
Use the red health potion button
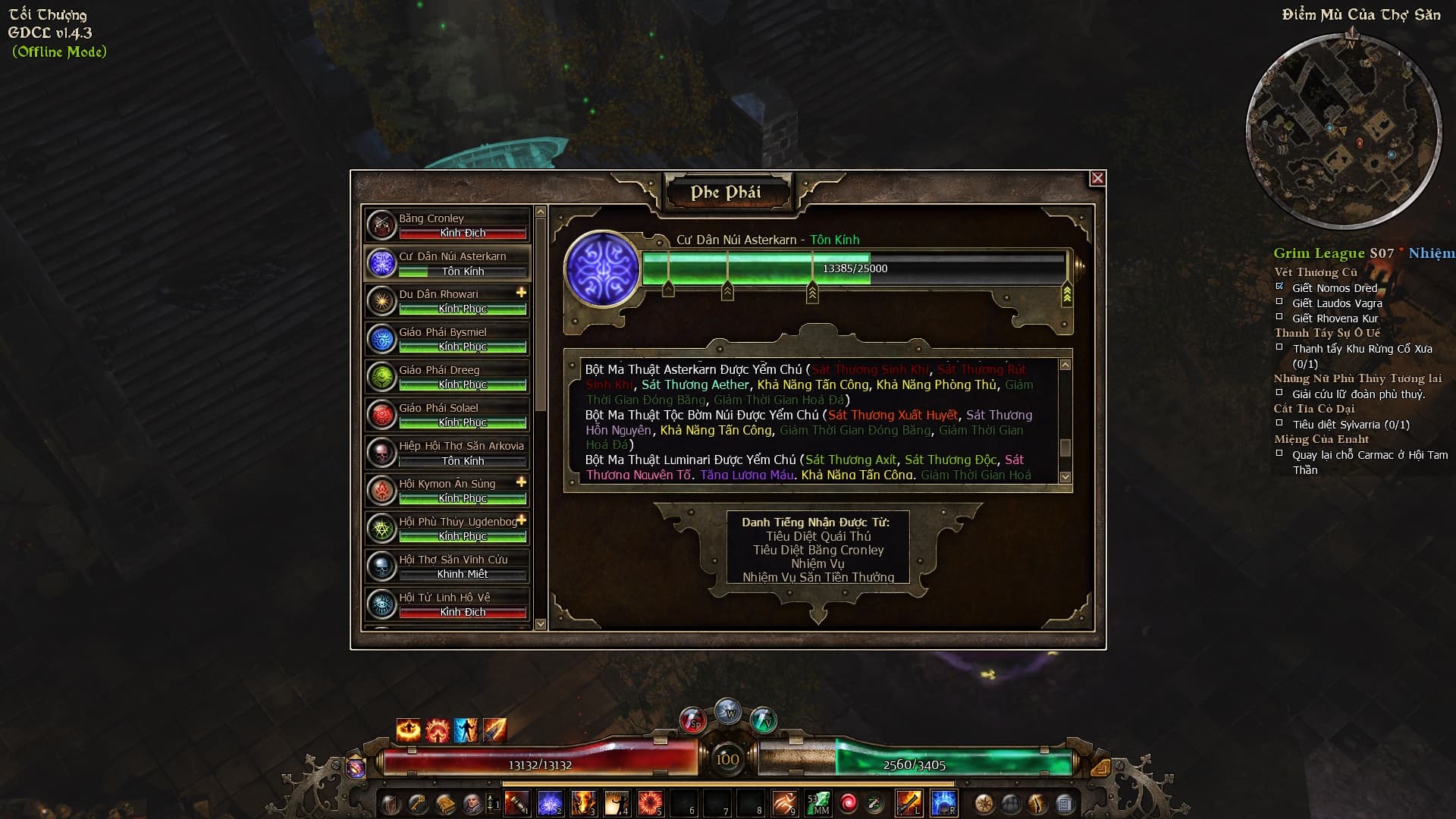(693, 720)
